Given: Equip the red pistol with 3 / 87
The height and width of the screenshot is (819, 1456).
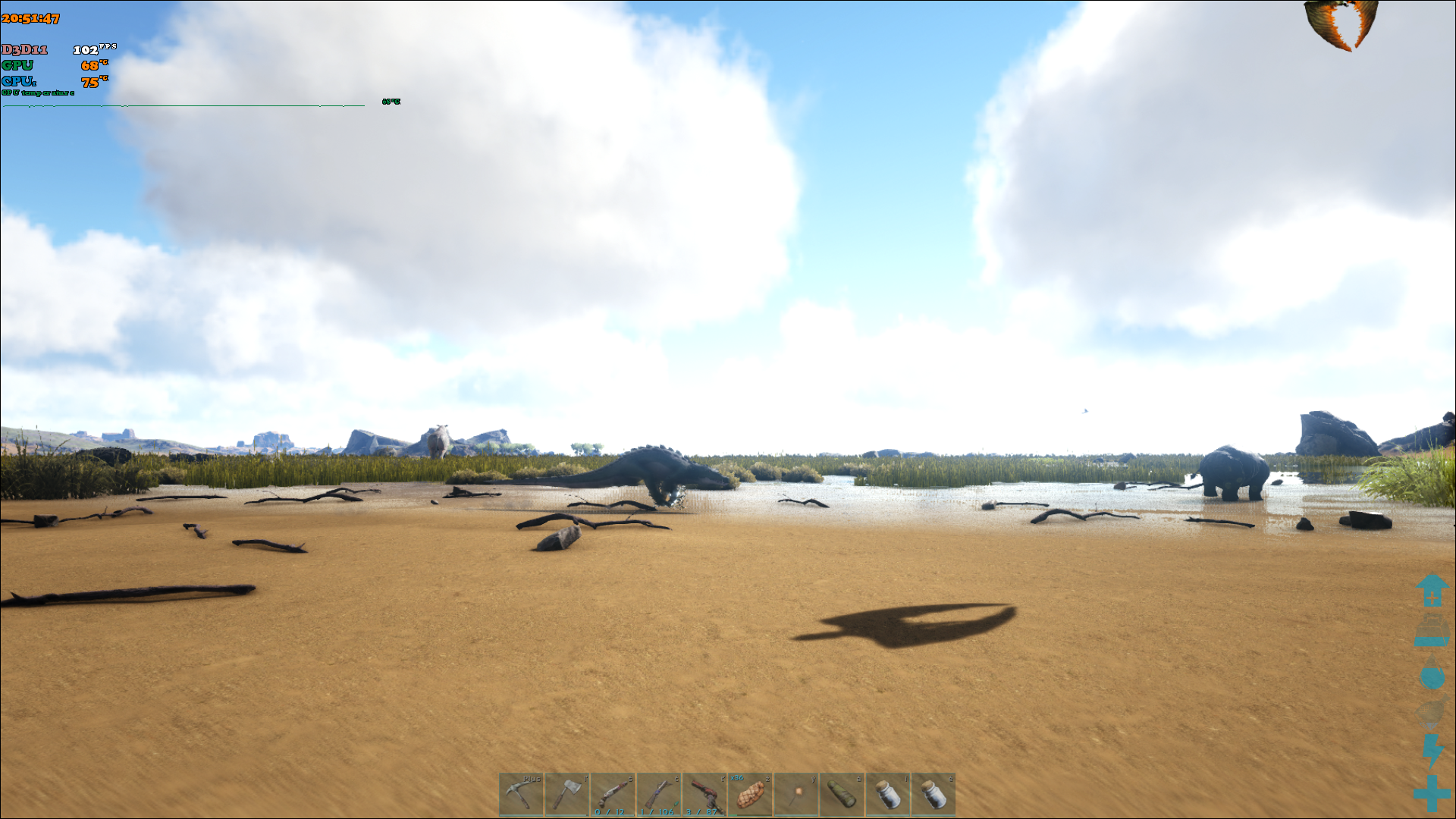Looking at the screenshot, I should pyautogui.click(x=704, y=794).
